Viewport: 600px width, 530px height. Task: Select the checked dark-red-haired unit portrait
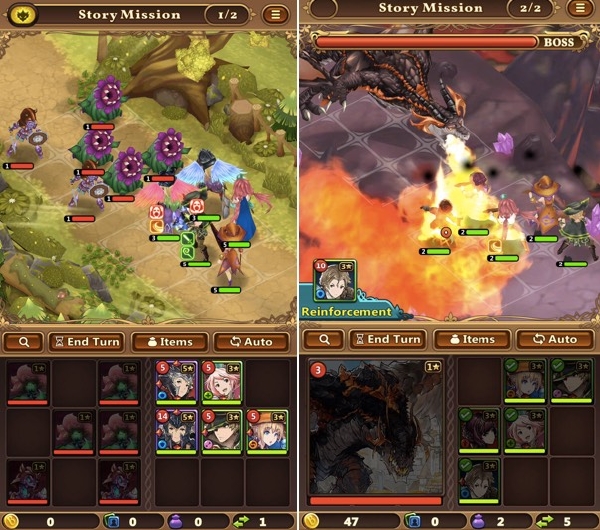pos(479,428)
